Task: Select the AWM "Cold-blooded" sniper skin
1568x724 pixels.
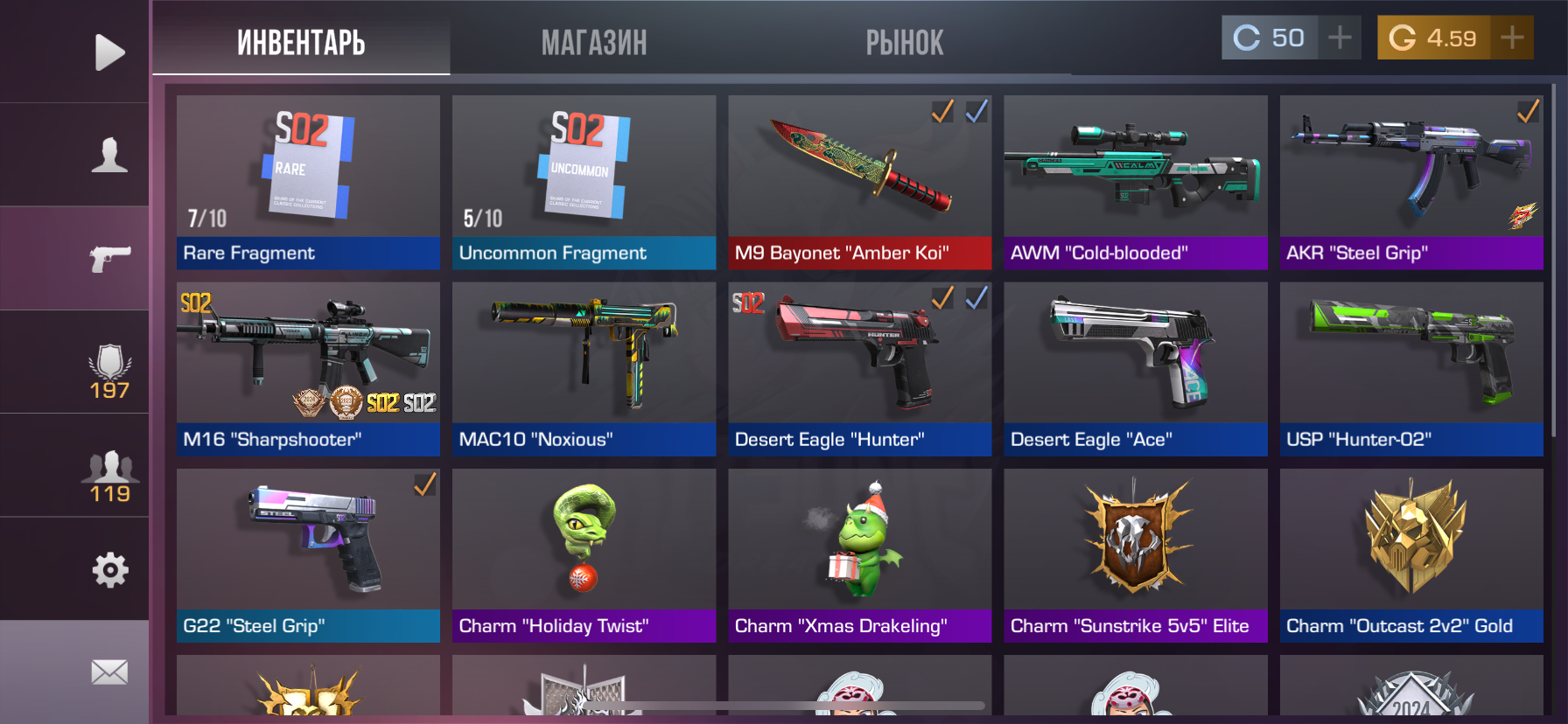Action: coord(1135,182)
